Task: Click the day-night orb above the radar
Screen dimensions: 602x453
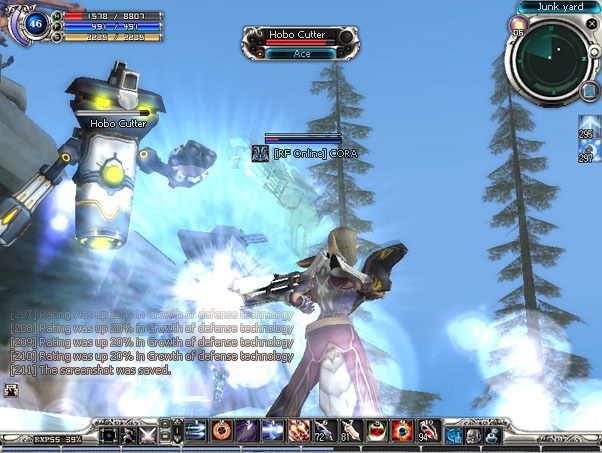Action: (519, 25)
